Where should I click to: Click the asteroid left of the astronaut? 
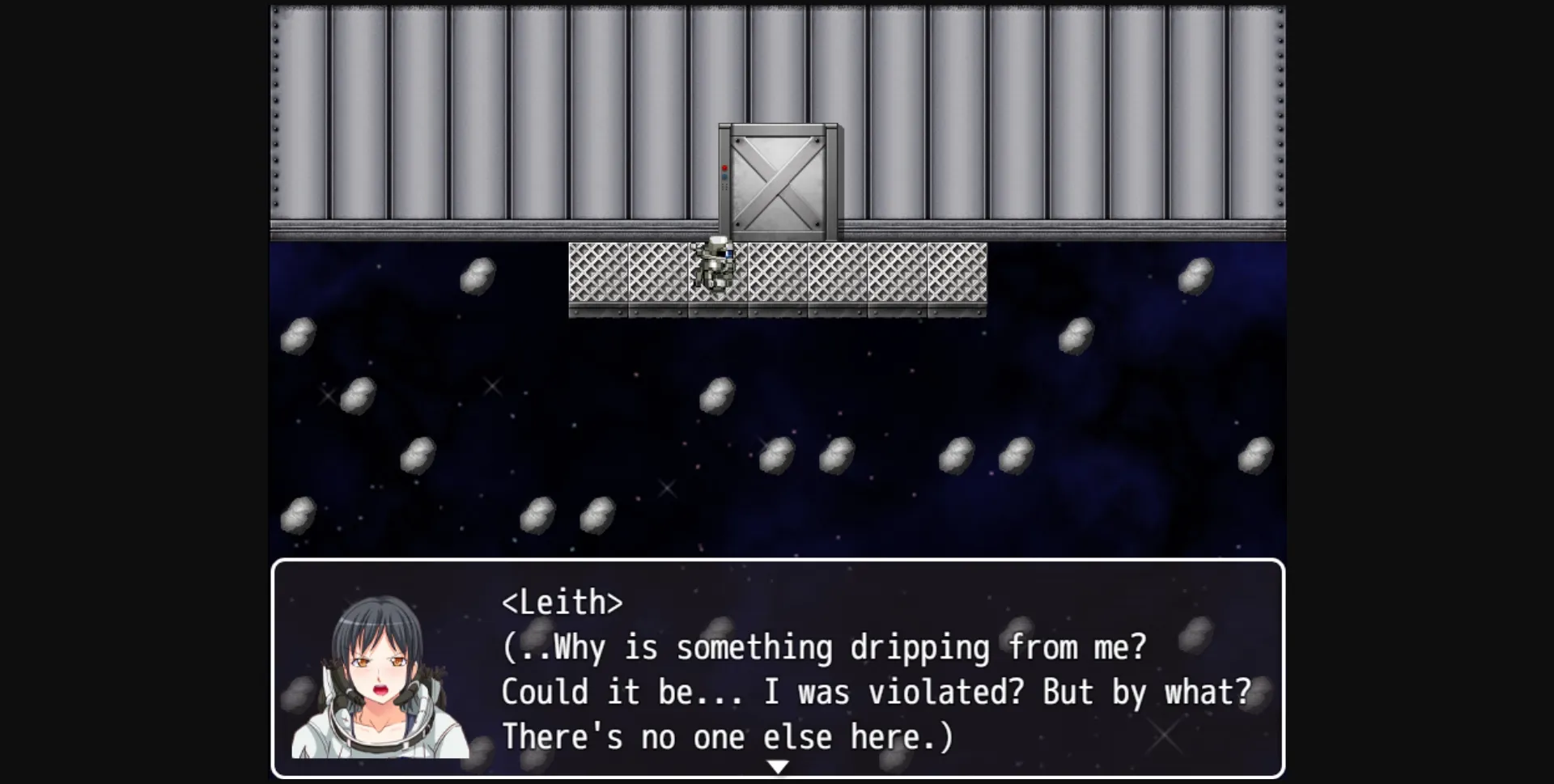[479, 275]
